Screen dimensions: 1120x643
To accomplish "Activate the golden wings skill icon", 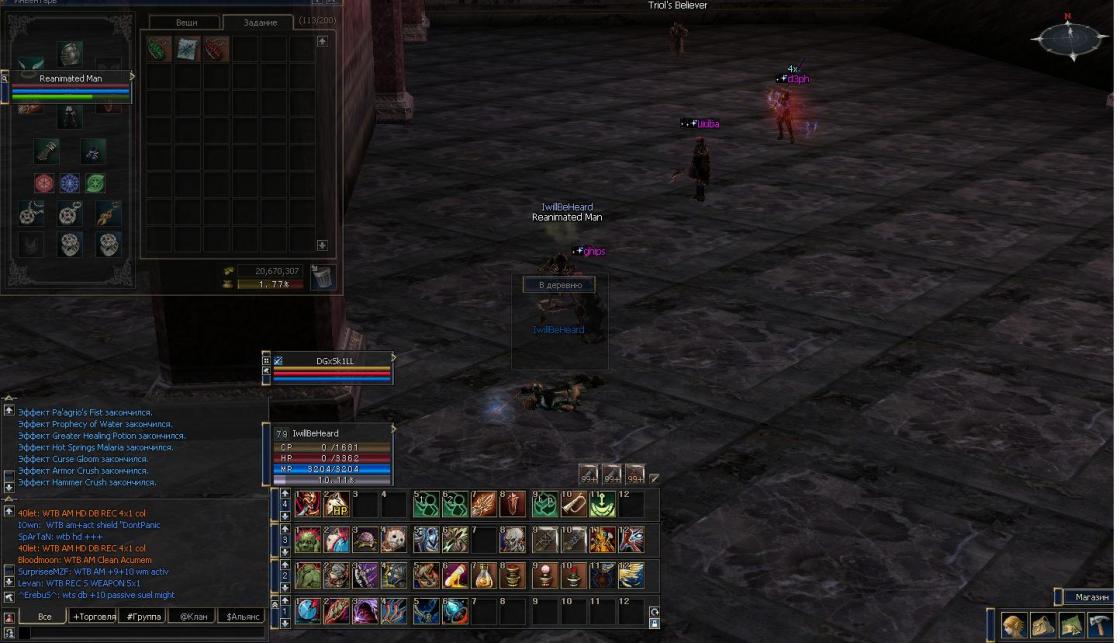I will [x=632, y=576].
